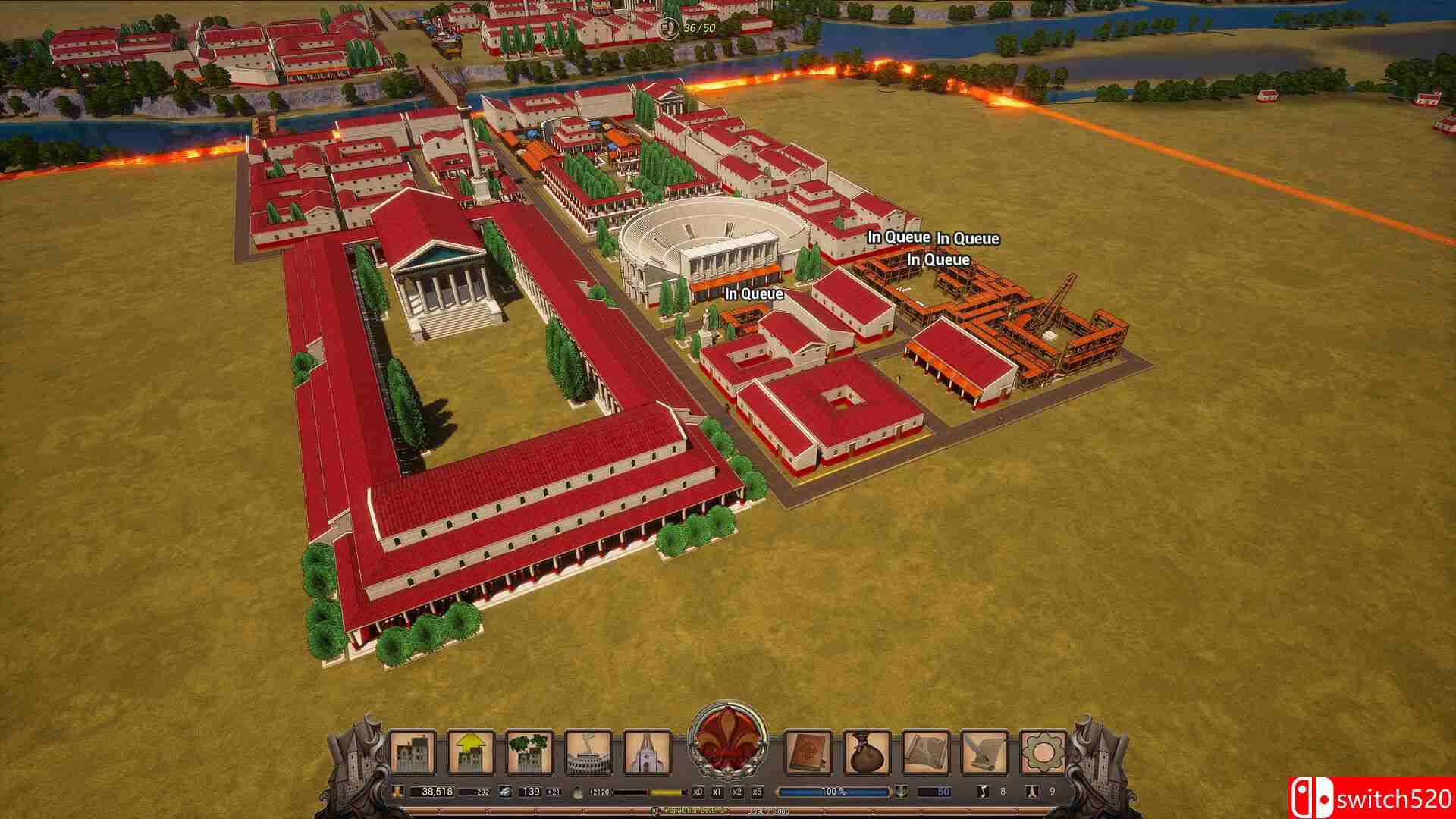Click an In Queue construction label
The height and width of the screenshot is (819, 1456).
[x=754, y=294]
